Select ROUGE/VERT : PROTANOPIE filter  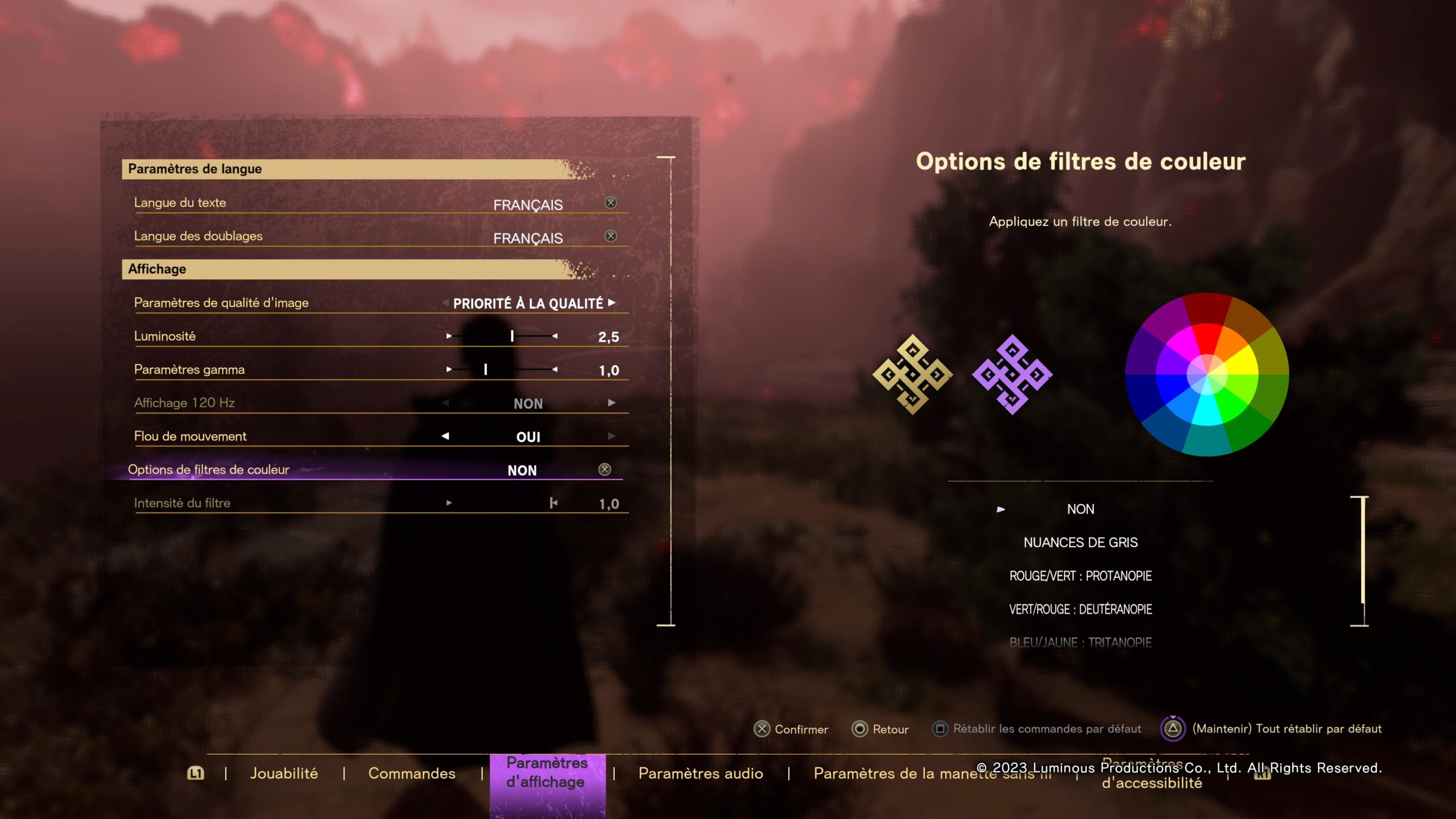[1080, 576]
